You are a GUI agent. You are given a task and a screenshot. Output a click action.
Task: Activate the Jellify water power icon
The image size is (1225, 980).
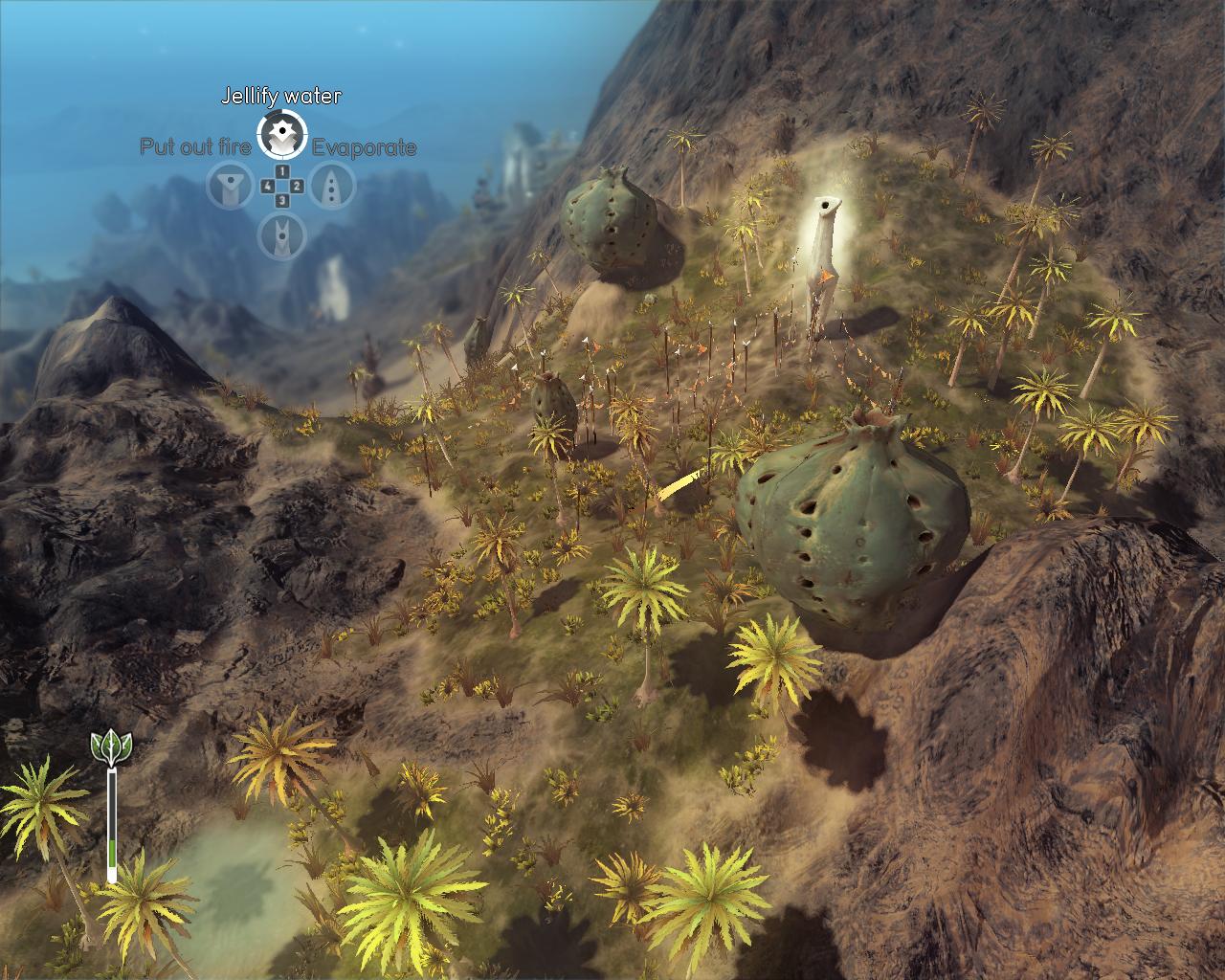[x=281, y=134]
